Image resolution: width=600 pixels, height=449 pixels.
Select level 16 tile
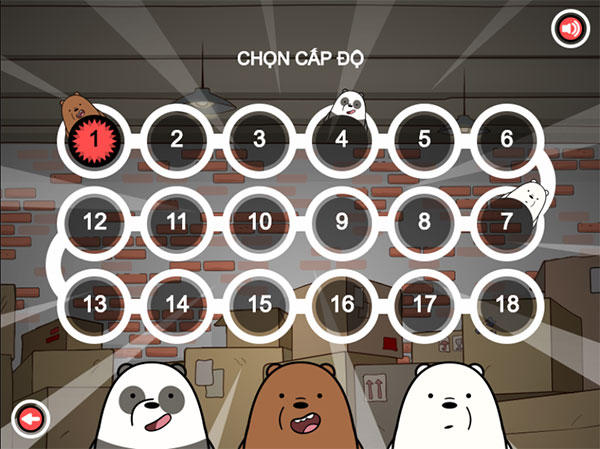point(342,303)
